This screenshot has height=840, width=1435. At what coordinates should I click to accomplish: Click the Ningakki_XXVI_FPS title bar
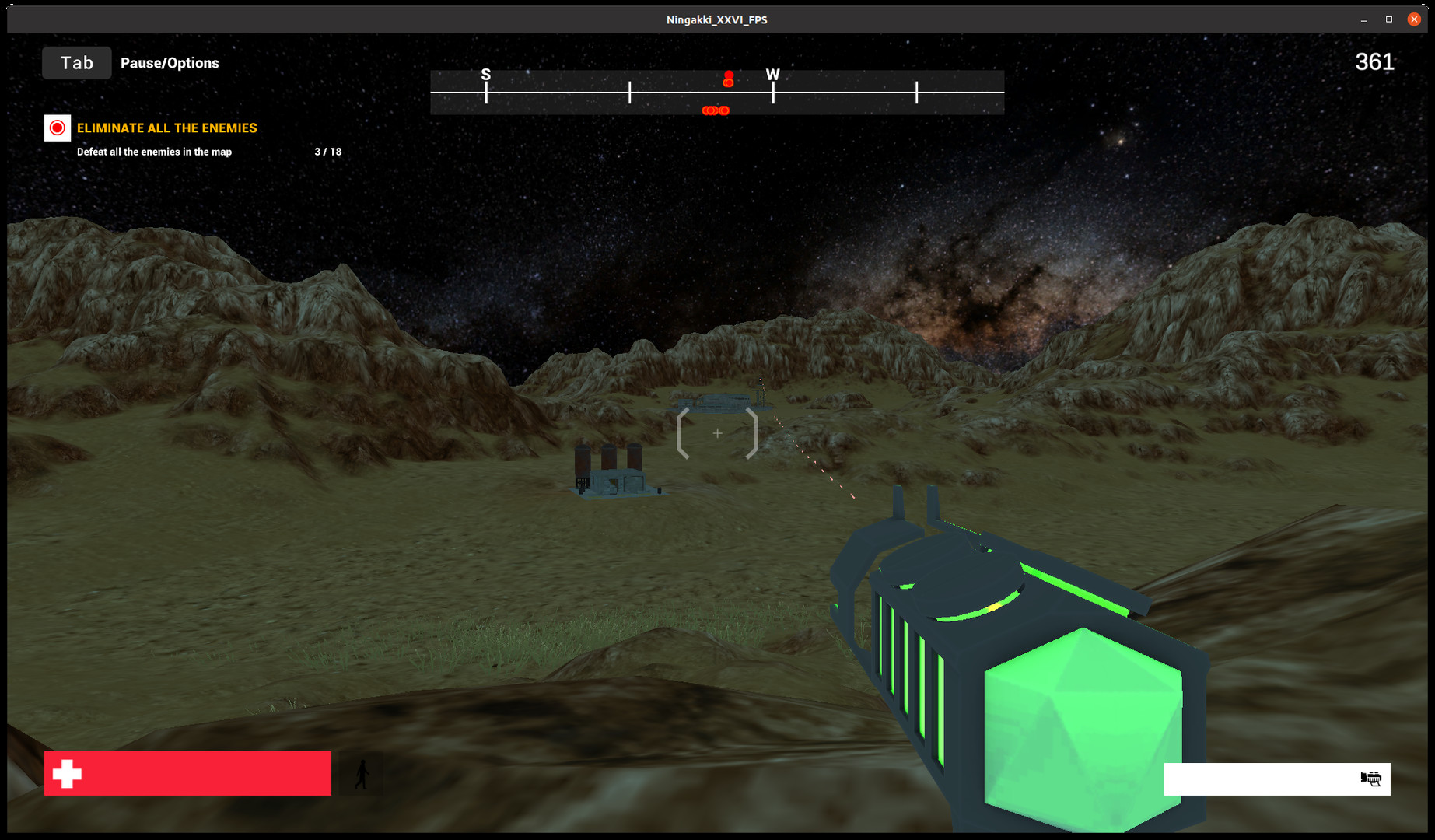pos(716,19)
